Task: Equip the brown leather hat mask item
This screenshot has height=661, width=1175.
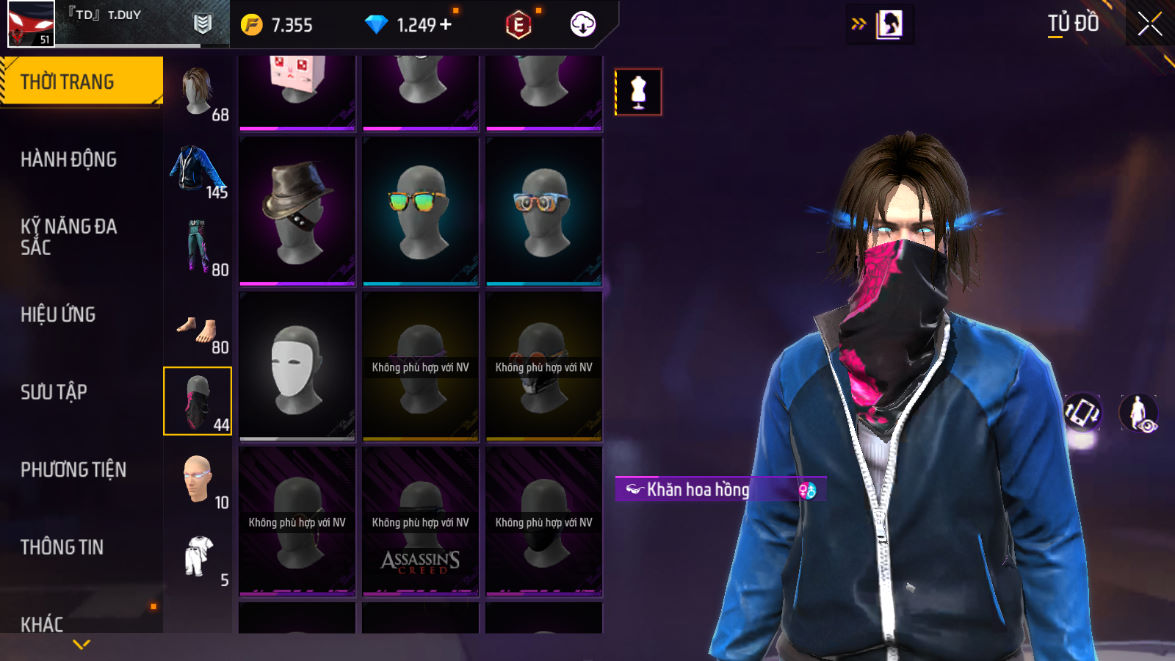Action: point(298,210)
